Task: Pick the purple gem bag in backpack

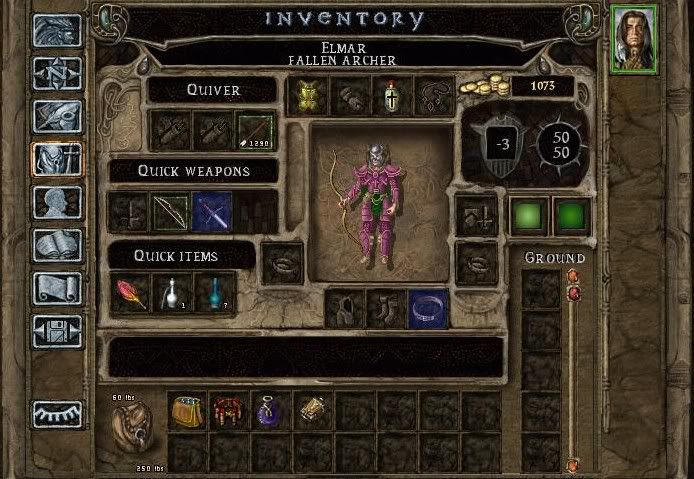Action: [271, 410]
